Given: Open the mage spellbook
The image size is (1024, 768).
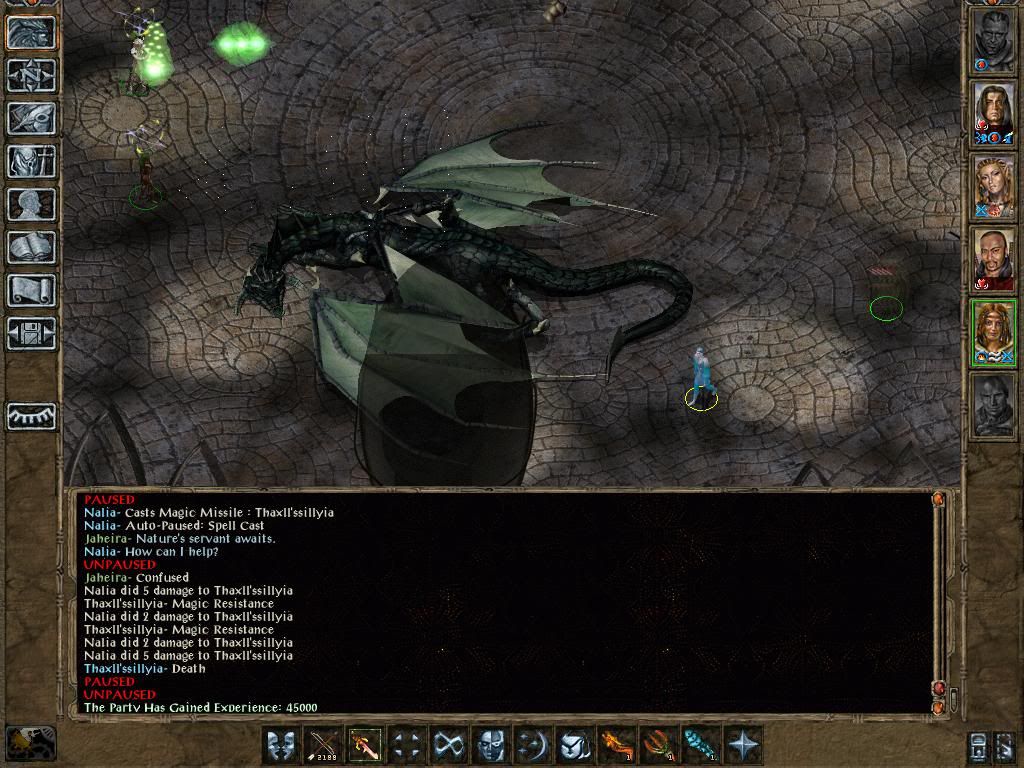Looking at the screenshot, I should pyautogui.click(x=31, y=247).
